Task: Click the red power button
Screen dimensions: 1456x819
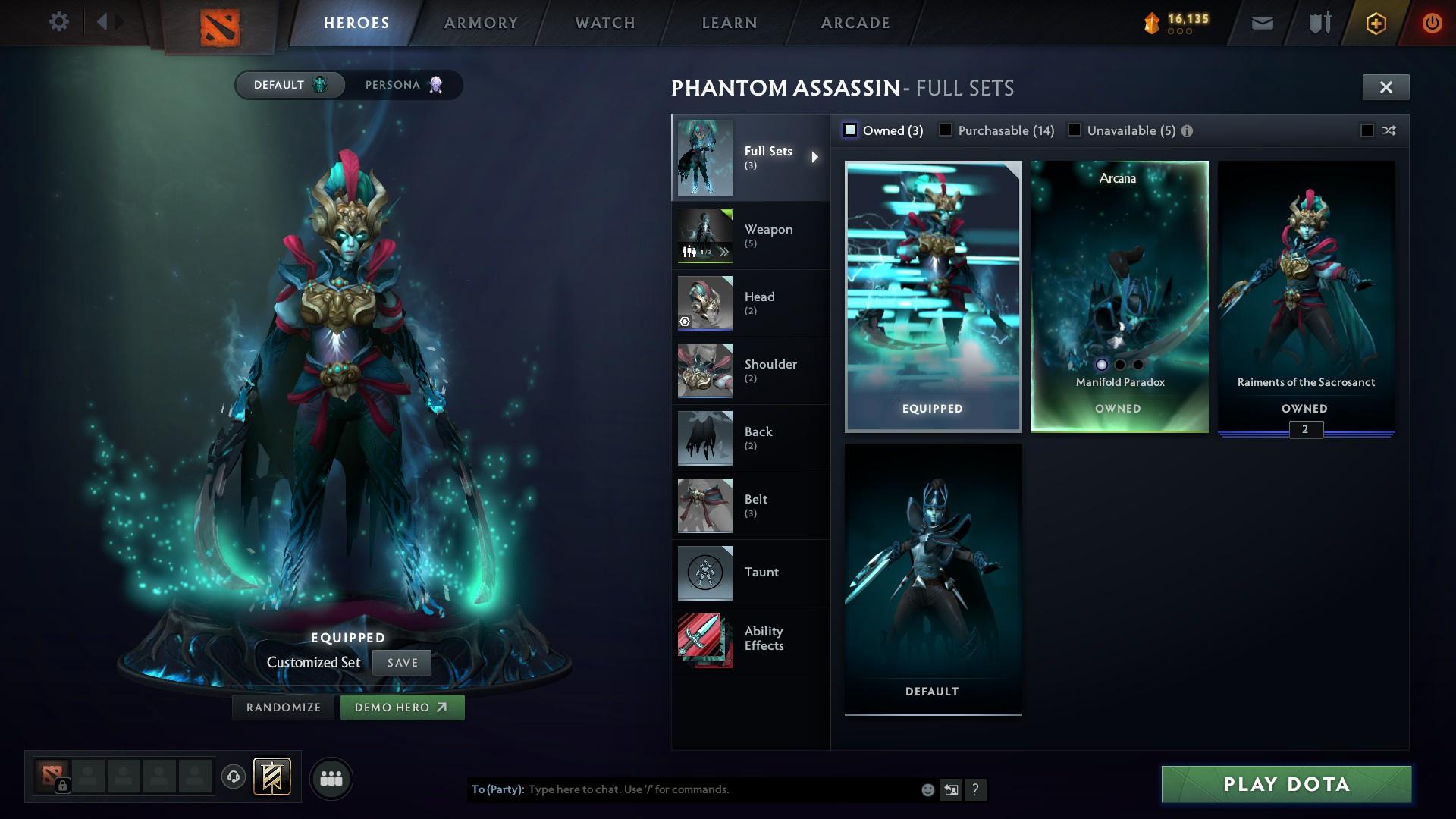Action: [1432, 22]
